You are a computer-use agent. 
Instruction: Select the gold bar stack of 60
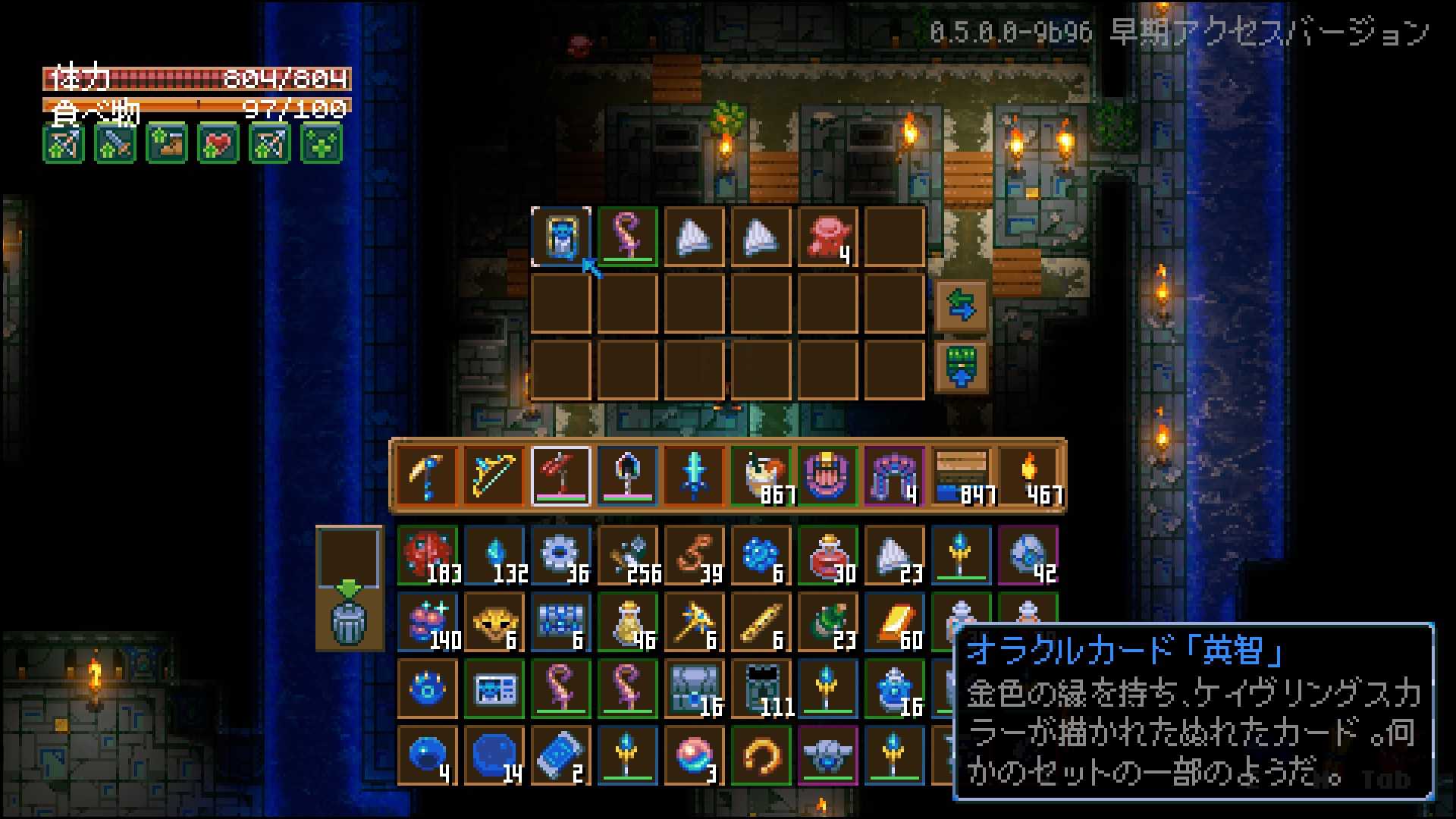click(895, 622)
